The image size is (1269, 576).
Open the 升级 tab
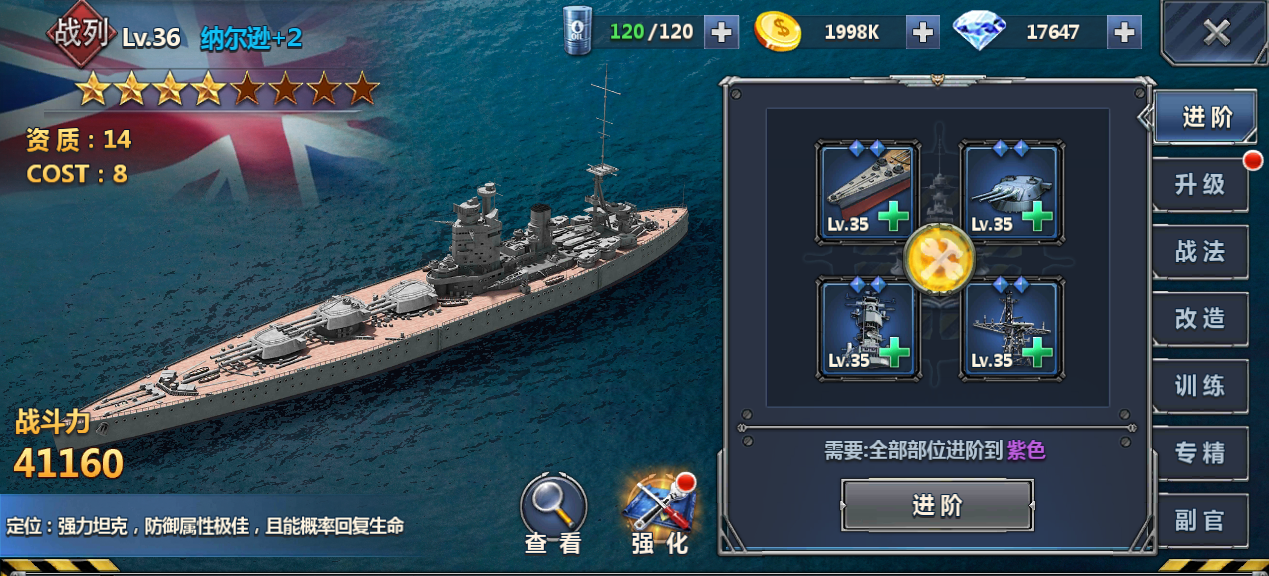(1201, 184)
